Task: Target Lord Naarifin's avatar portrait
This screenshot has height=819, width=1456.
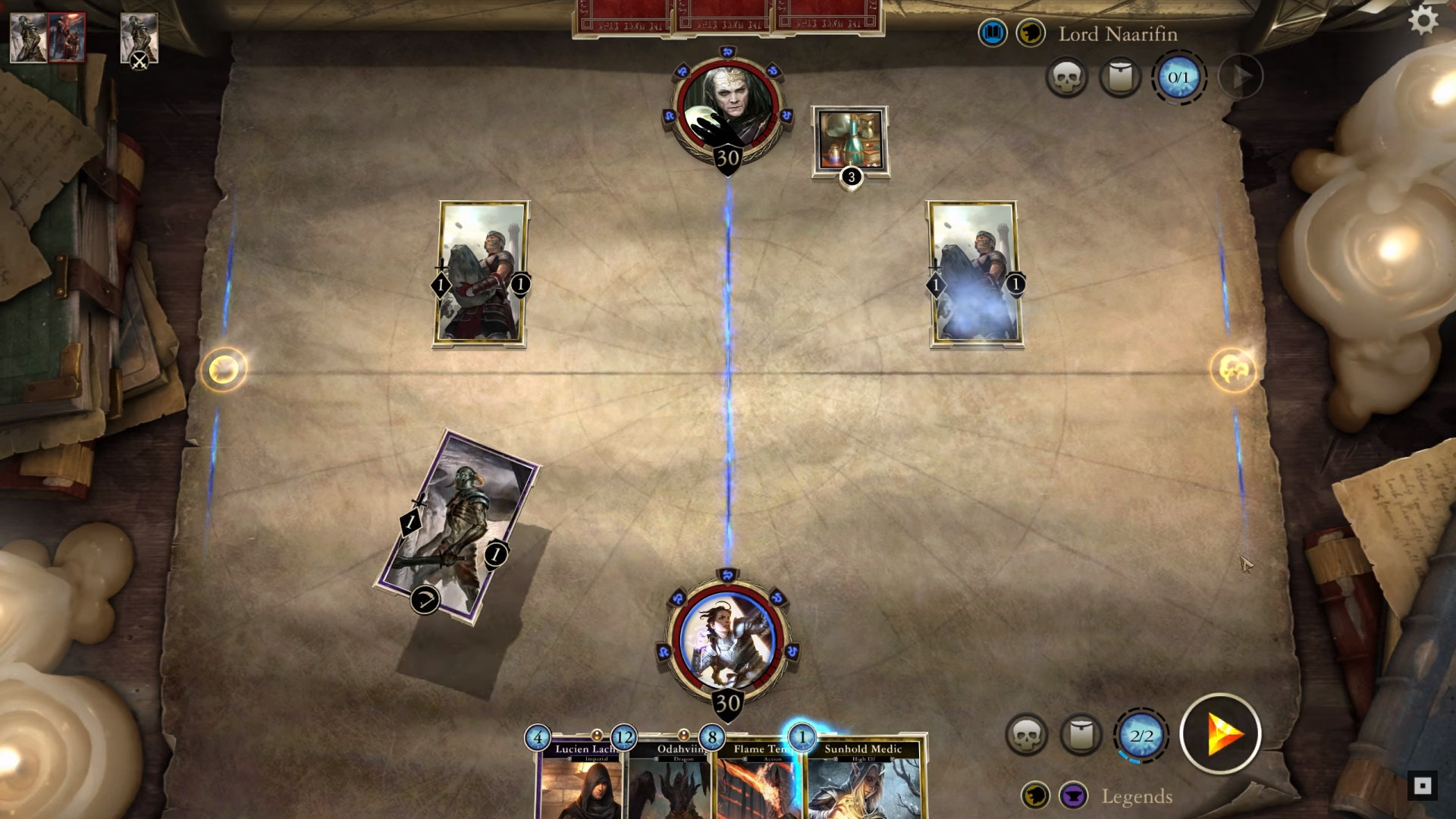Action: click(727, 110)
